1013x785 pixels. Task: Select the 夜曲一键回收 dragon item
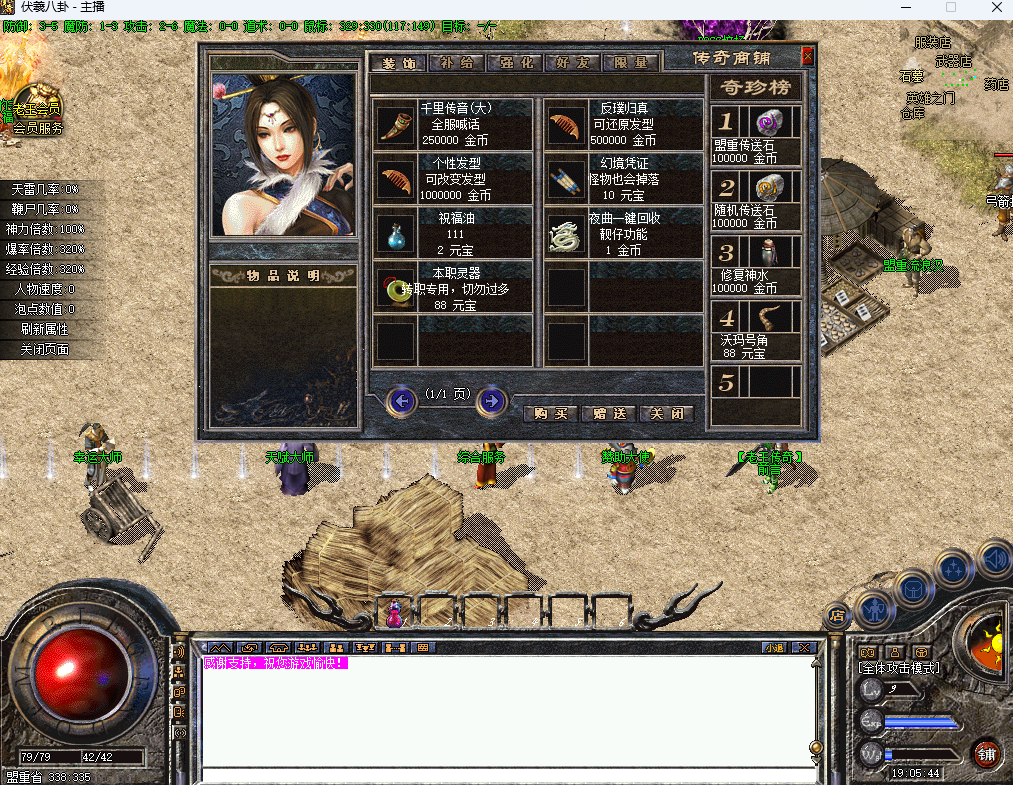tap(567, 235)
